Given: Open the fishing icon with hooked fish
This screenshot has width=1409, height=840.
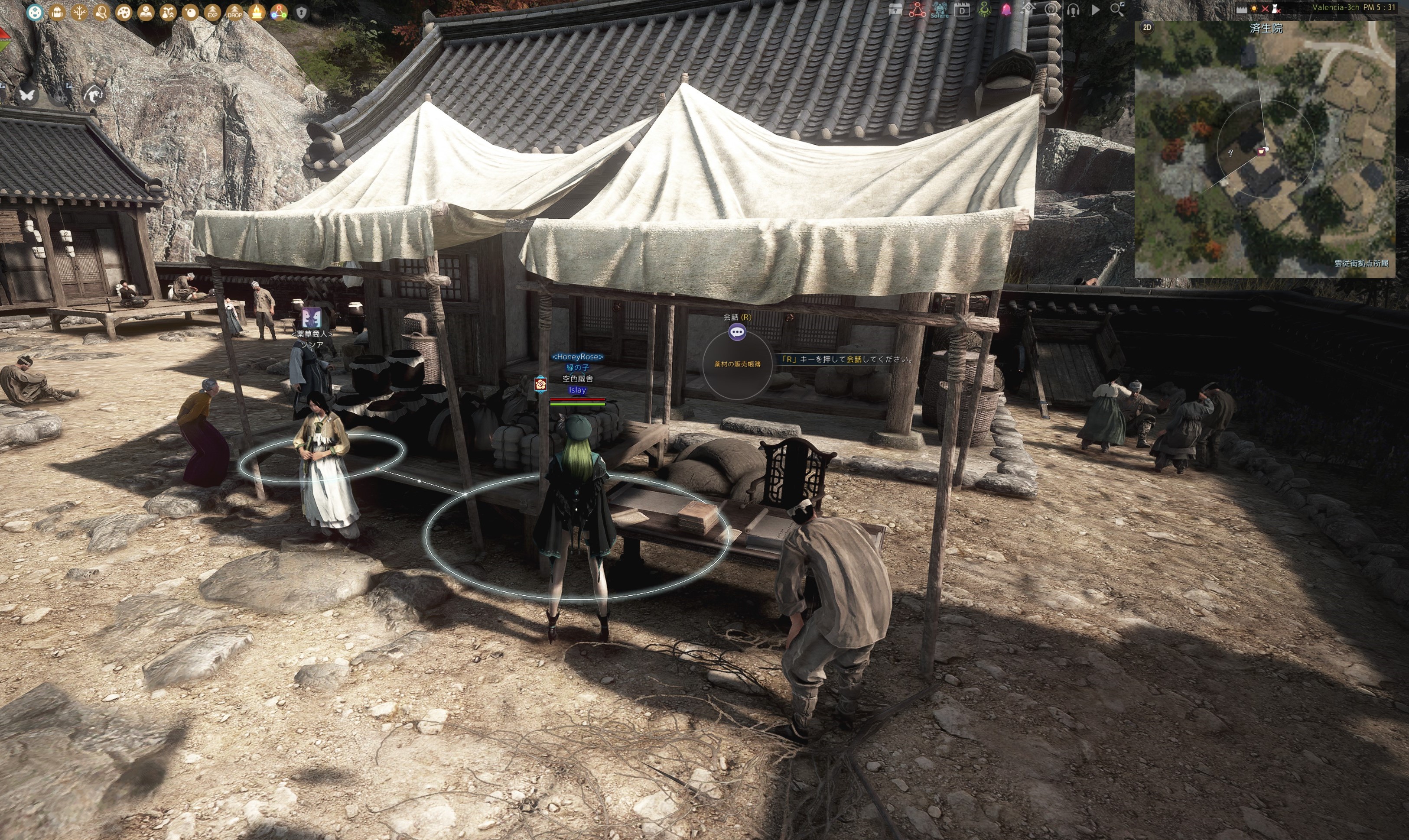Looking at the screenshot, I should 94,94.
